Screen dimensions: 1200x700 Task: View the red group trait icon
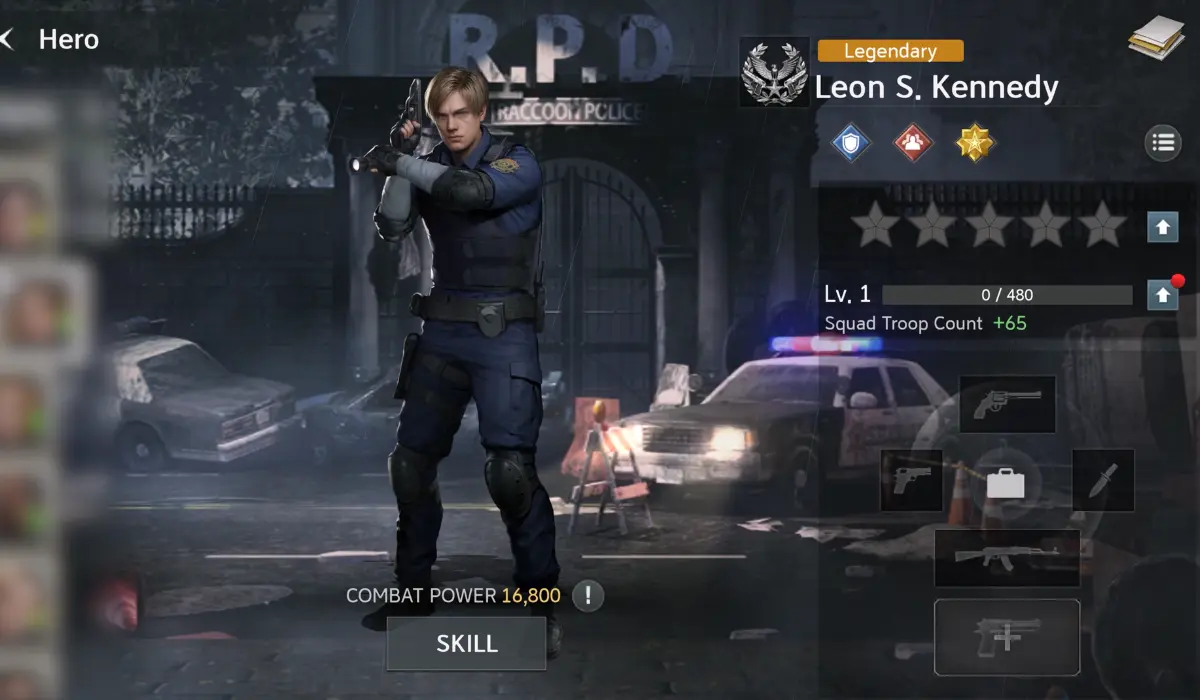912,144
